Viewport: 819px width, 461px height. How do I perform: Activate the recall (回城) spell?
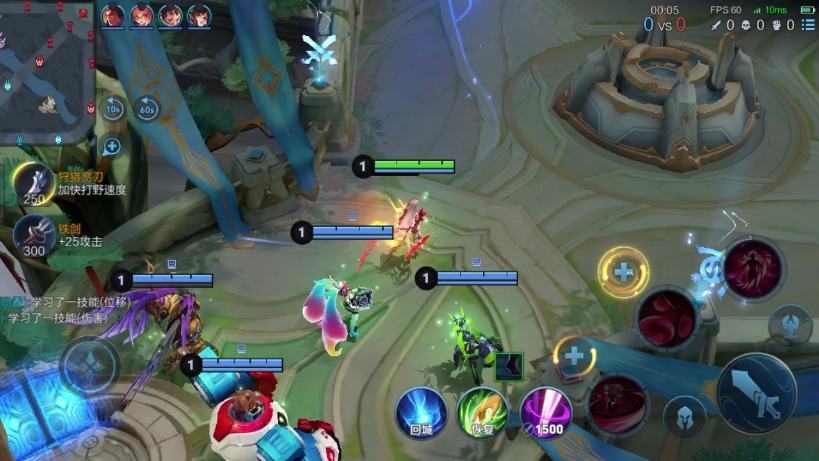pyautogui.click(x=421, y=413)
